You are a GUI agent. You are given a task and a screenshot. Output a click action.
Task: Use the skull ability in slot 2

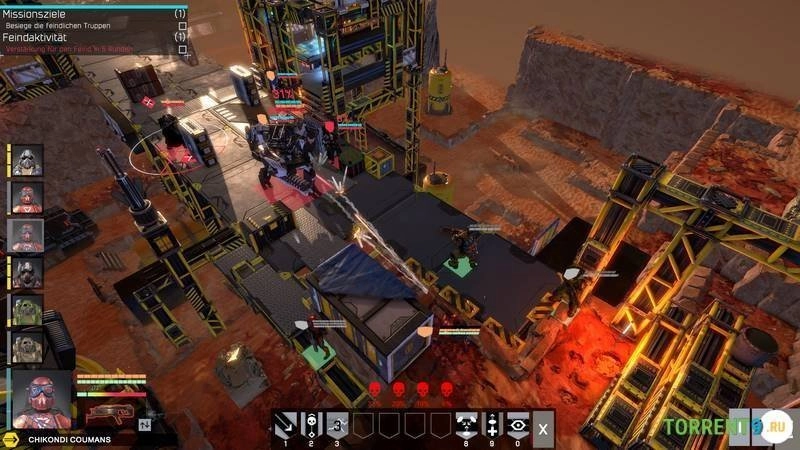tap(311, 424)
